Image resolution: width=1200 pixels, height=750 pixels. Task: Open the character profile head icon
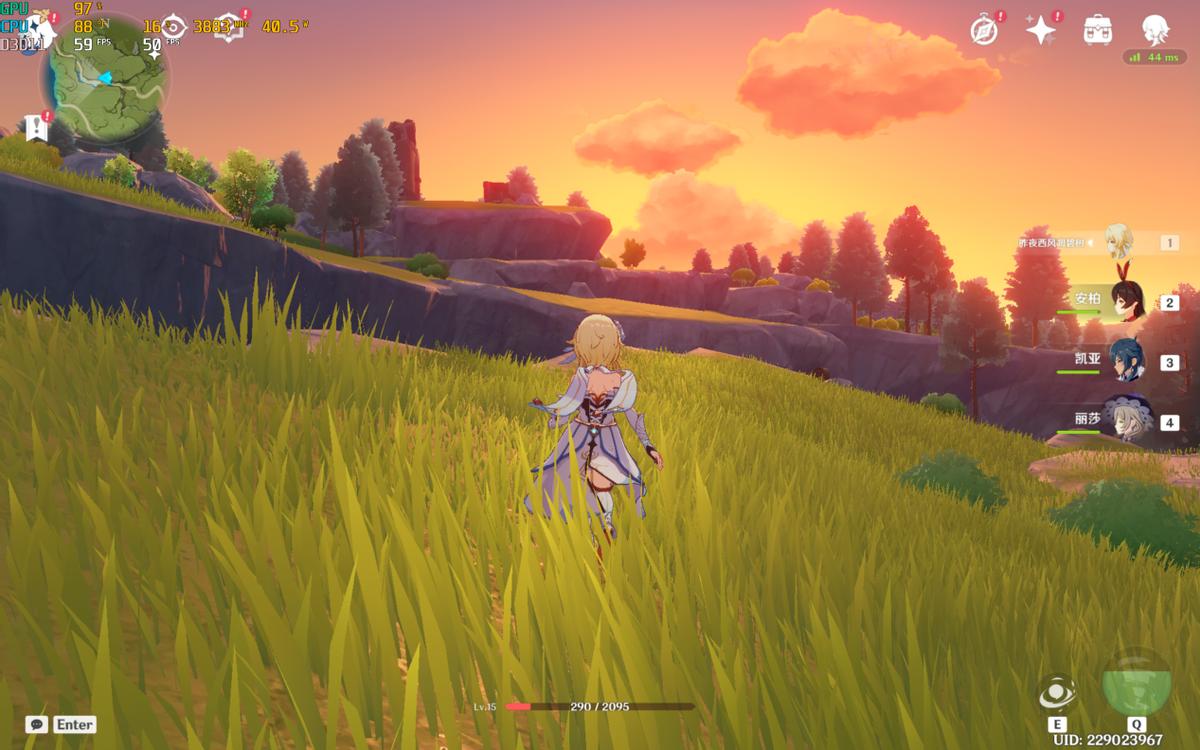[x=1155, y=30]
